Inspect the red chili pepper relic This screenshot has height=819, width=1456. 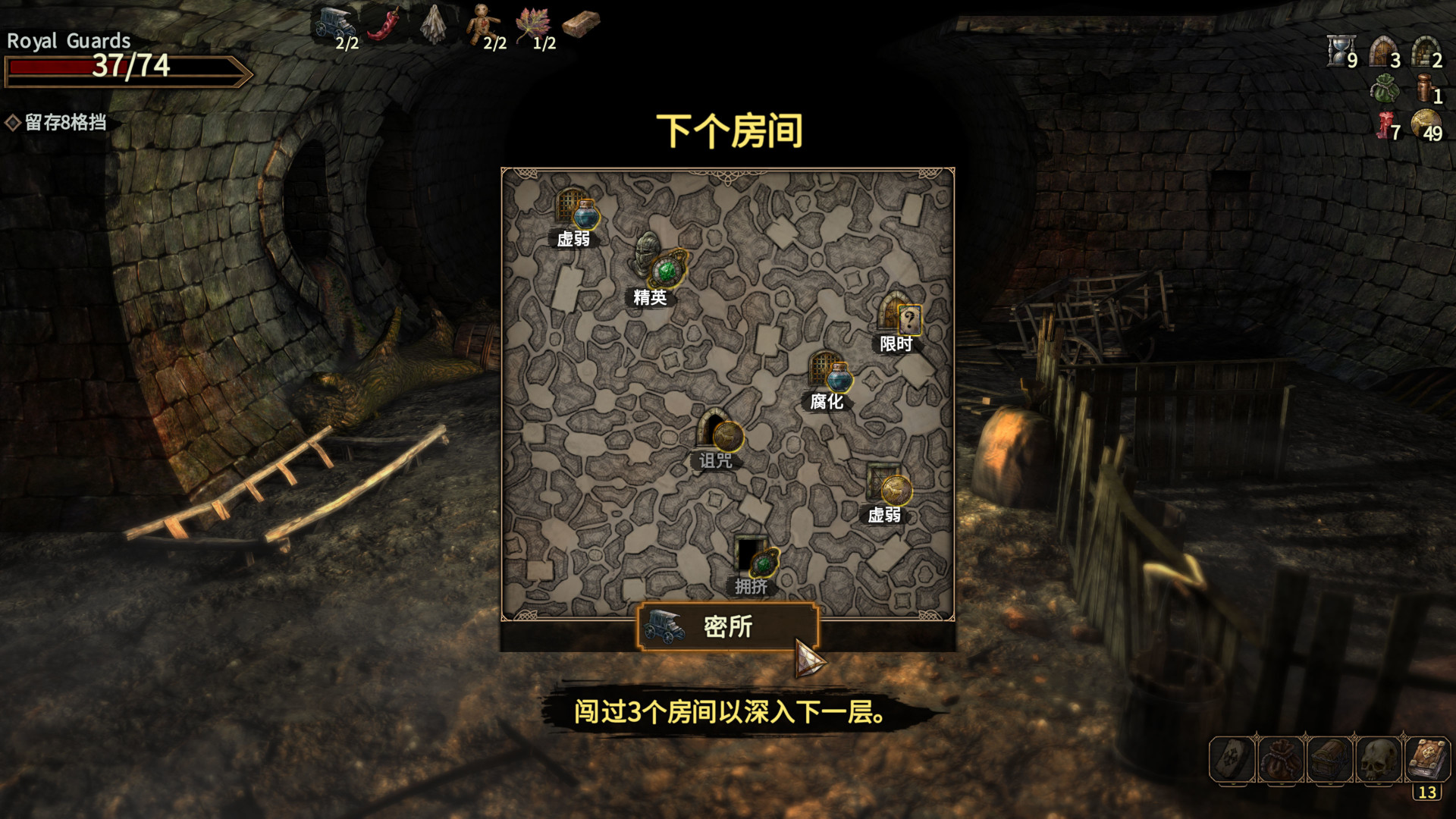[385, 24]
